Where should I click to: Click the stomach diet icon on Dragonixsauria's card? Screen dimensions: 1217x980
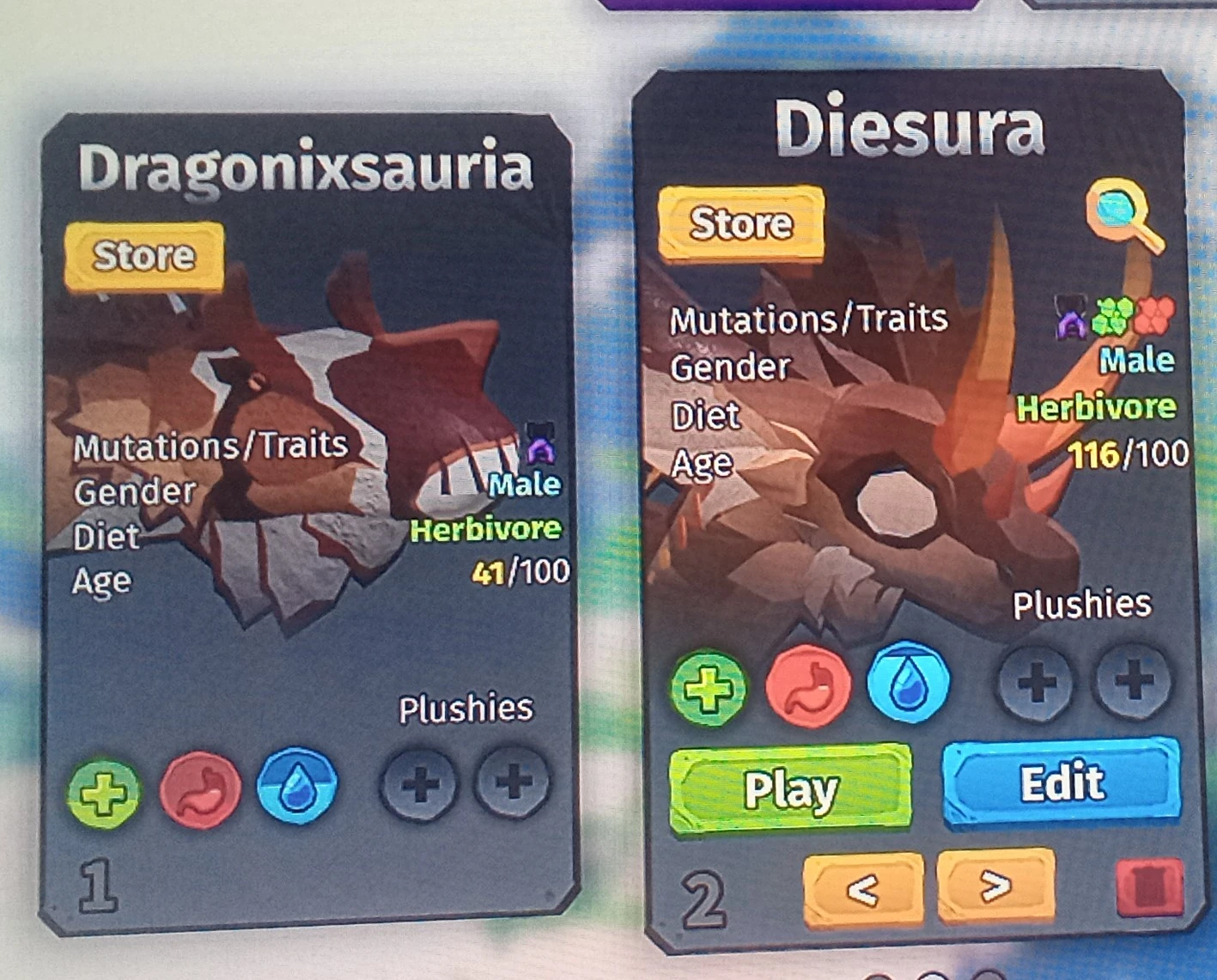pos(199,791)
